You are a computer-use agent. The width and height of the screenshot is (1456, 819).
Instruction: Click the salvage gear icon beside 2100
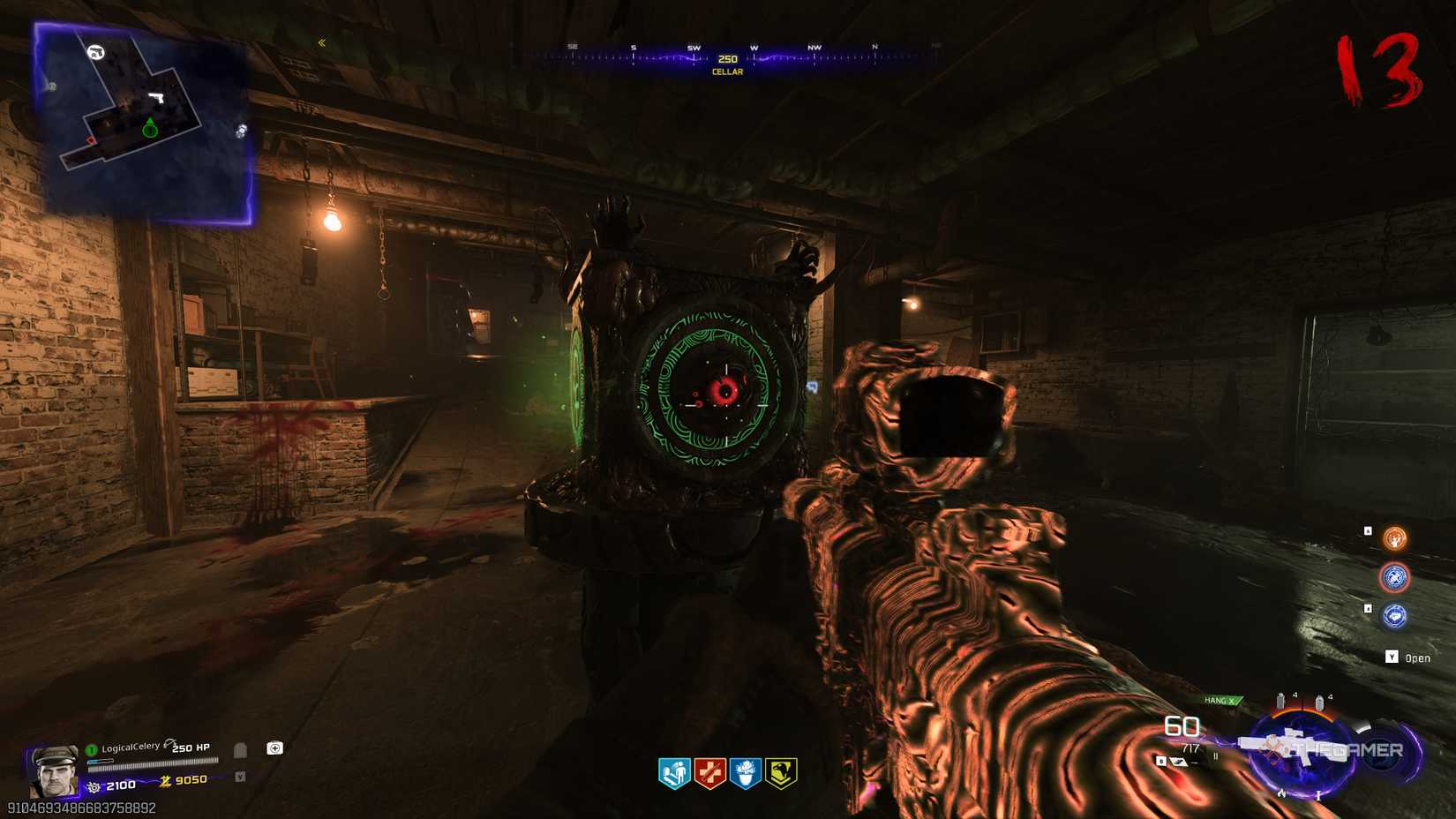coord(95,785)
